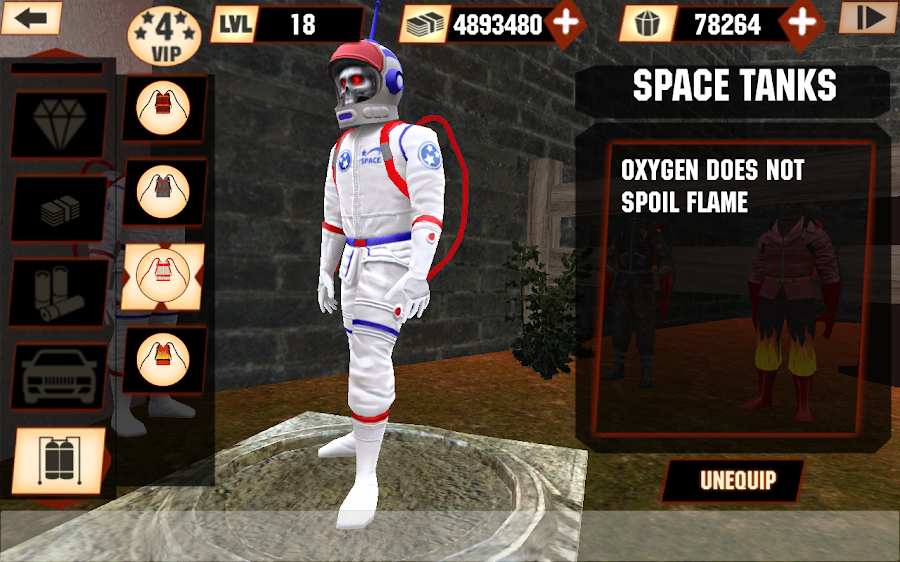Choose the oxygen tanks category
Image resolution: width=900 pixels, height=562 pixels.
[x=59, y=461]
